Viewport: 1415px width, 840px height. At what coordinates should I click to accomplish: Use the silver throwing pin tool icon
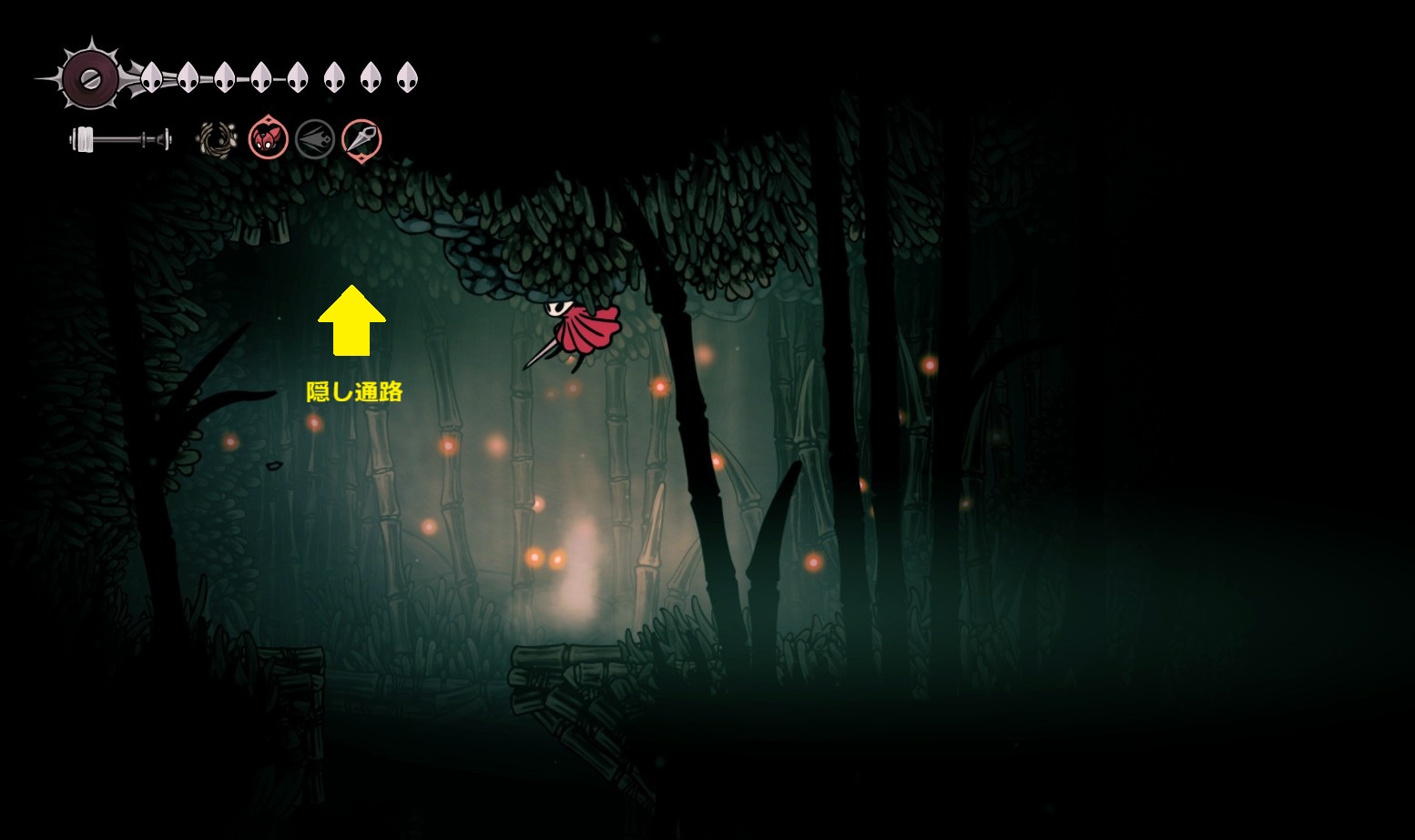[361, 139]
